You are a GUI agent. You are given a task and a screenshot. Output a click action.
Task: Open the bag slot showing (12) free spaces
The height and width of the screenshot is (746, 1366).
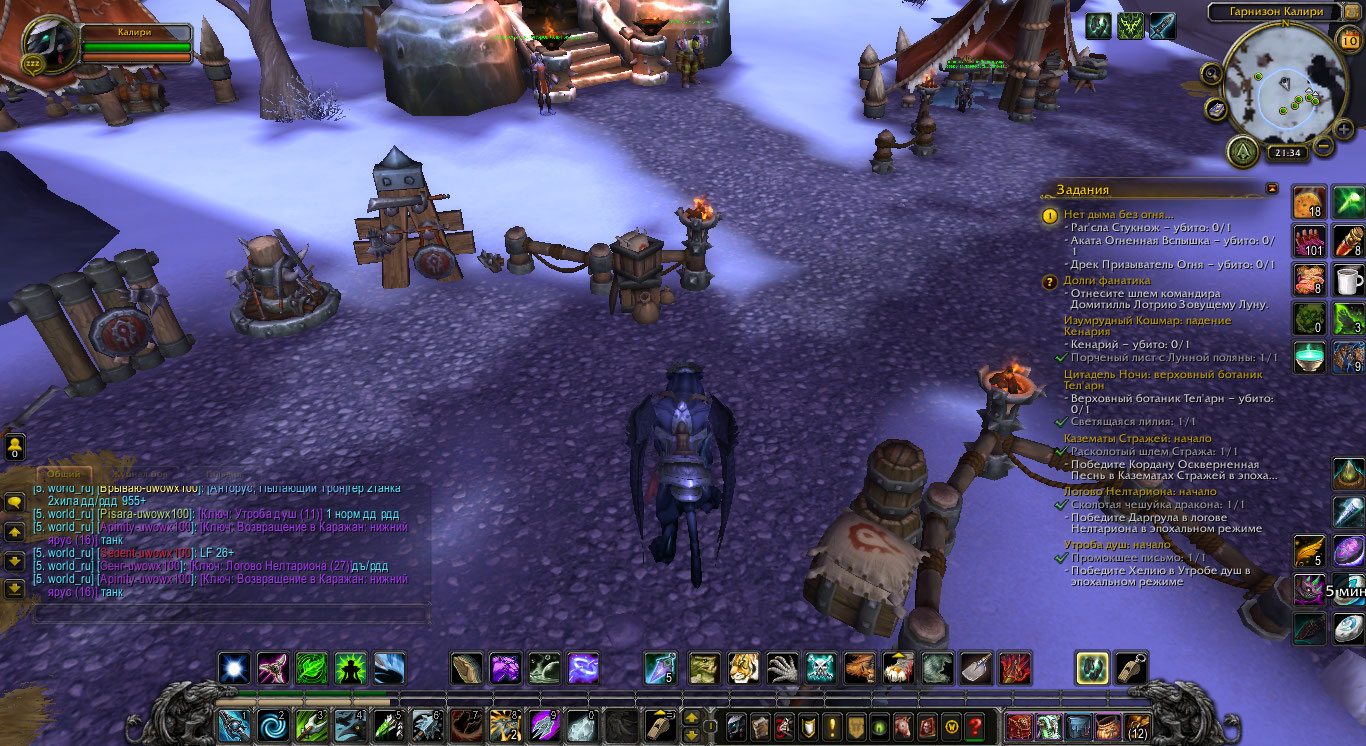(x=1138, y=727)
